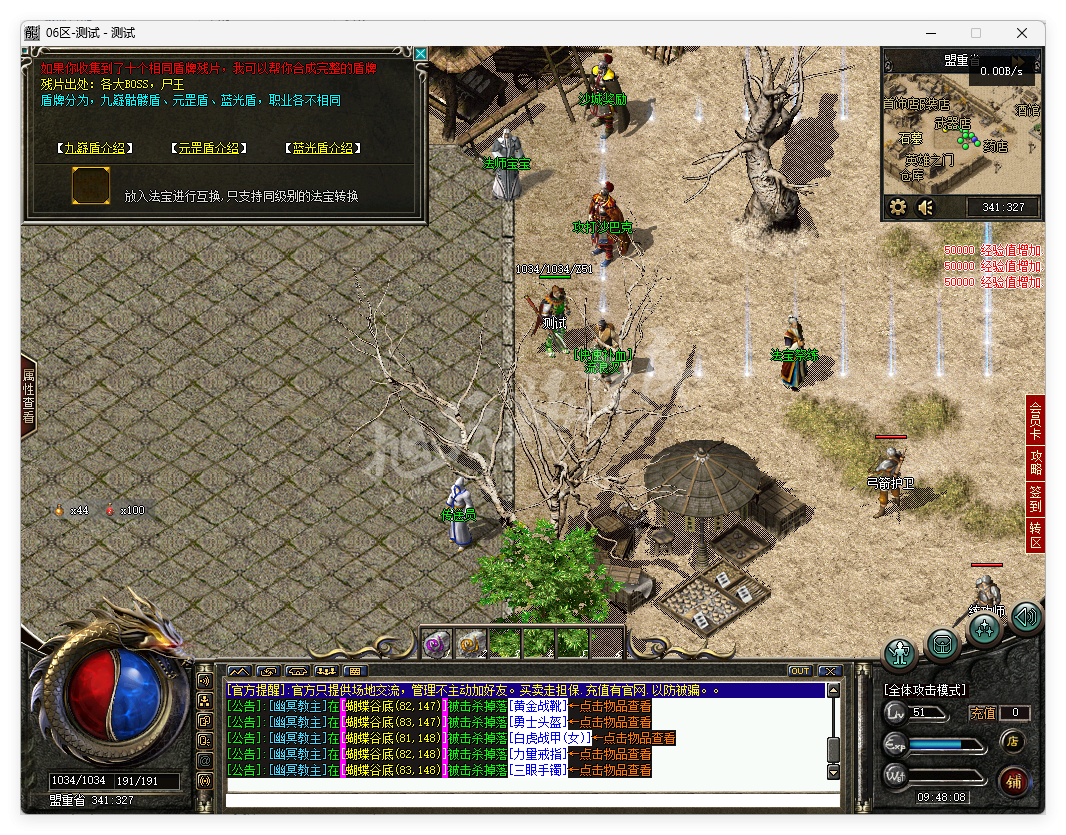Screen dimensions: 1066x835
Task: Open the character figure round button
Action: [x=901, y=654]
